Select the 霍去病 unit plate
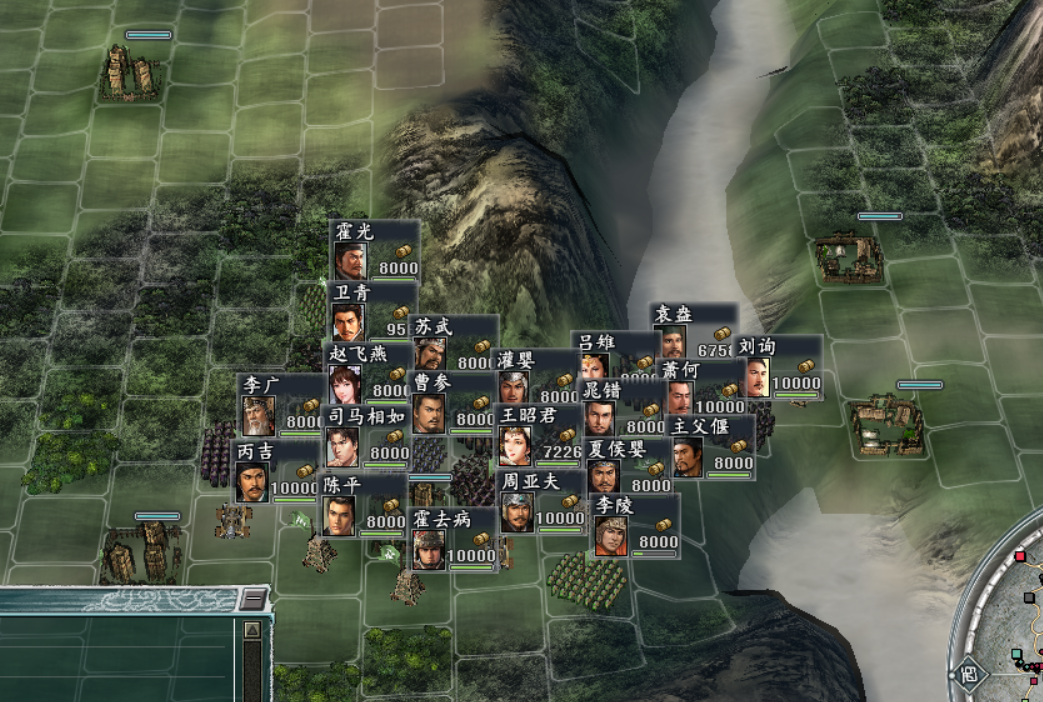This screenshot has height=702, width=1043. click(x=452, y=539)
